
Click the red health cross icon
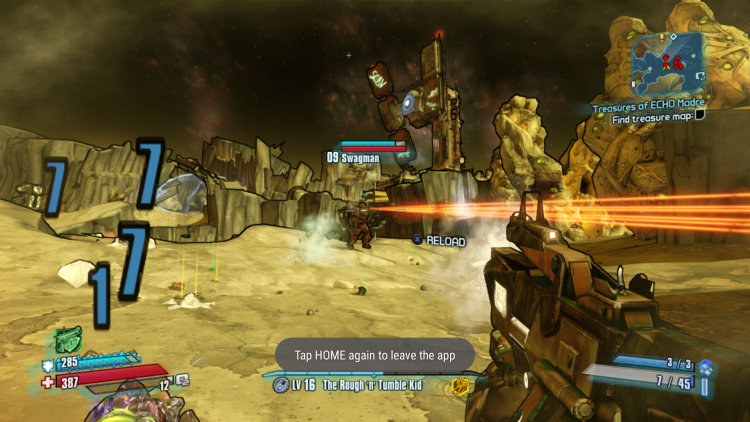pyautogui.click(x=47, y=382)
